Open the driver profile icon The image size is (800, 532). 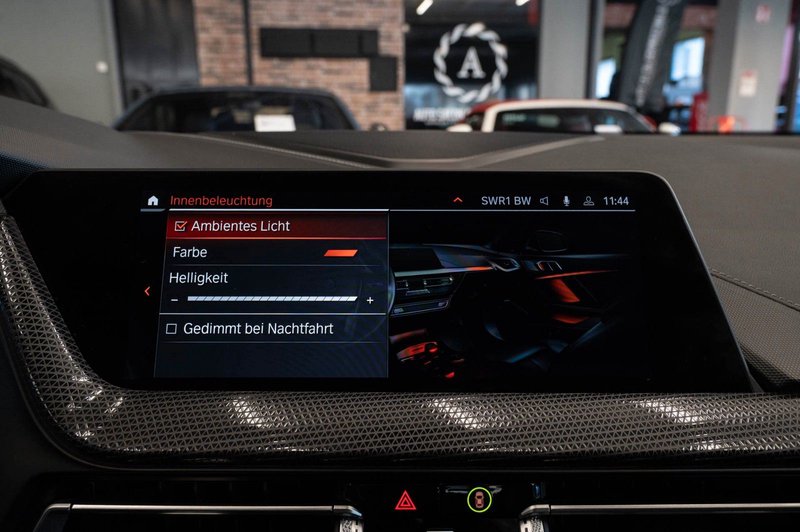pyautogui.click(x=589, y=201)
